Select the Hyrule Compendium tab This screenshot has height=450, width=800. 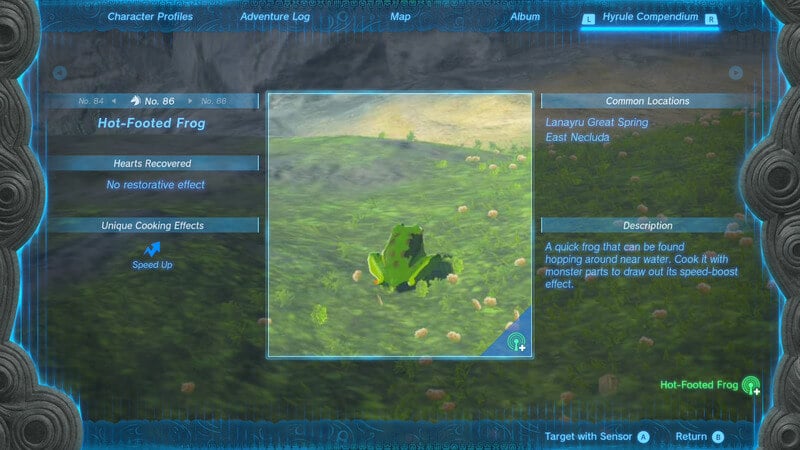[x=650, y=18]
